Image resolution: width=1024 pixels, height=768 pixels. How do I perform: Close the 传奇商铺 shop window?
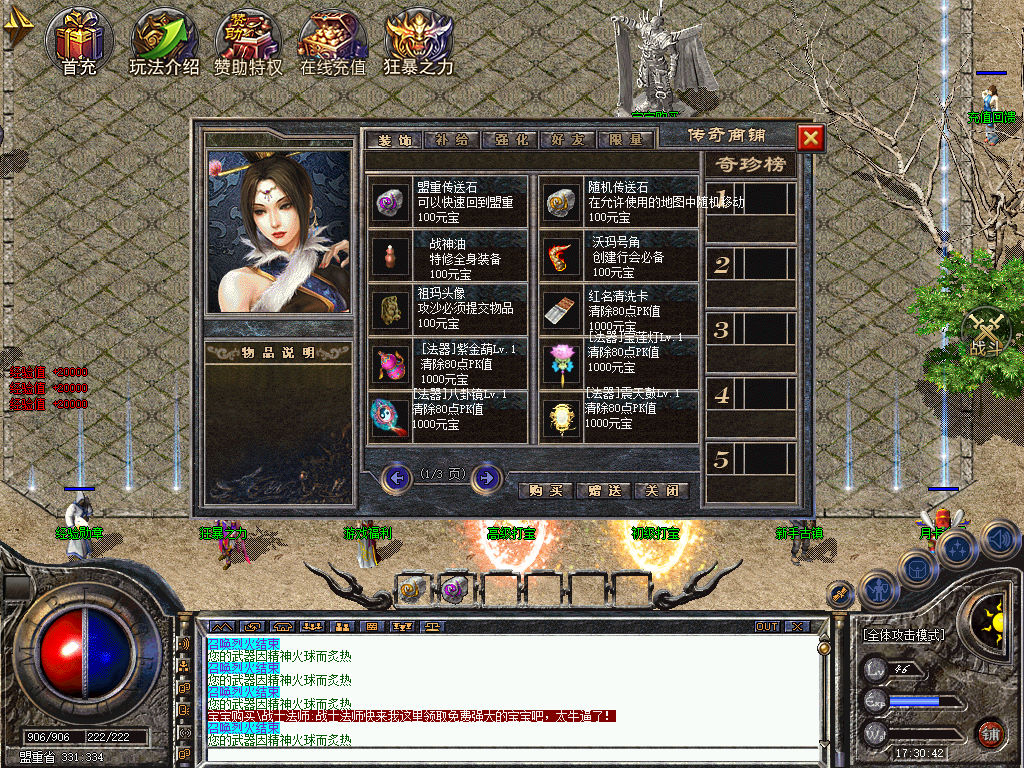pyautogui.click(x=811, y=138)
